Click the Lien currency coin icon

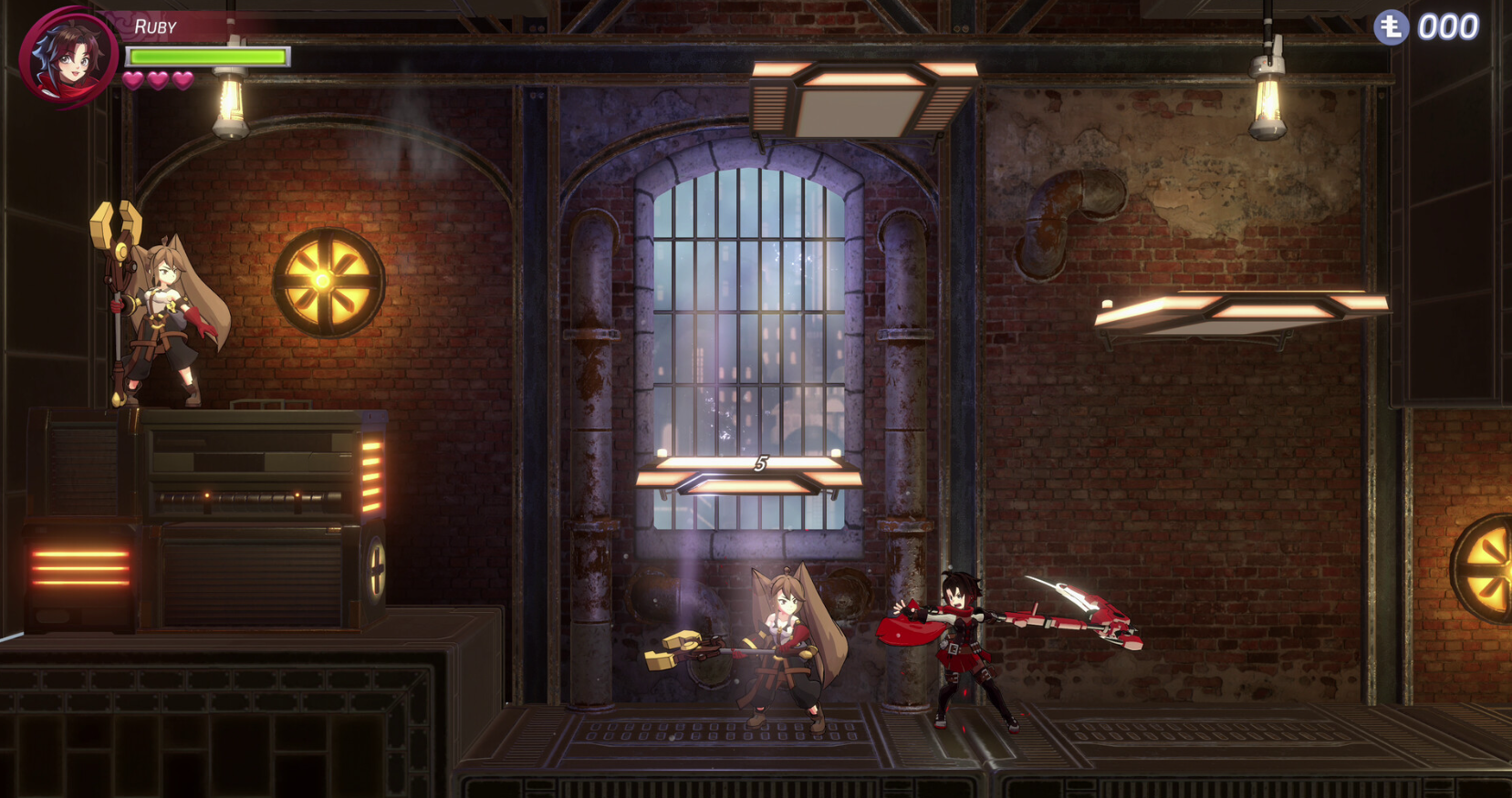click(1391, 27)
